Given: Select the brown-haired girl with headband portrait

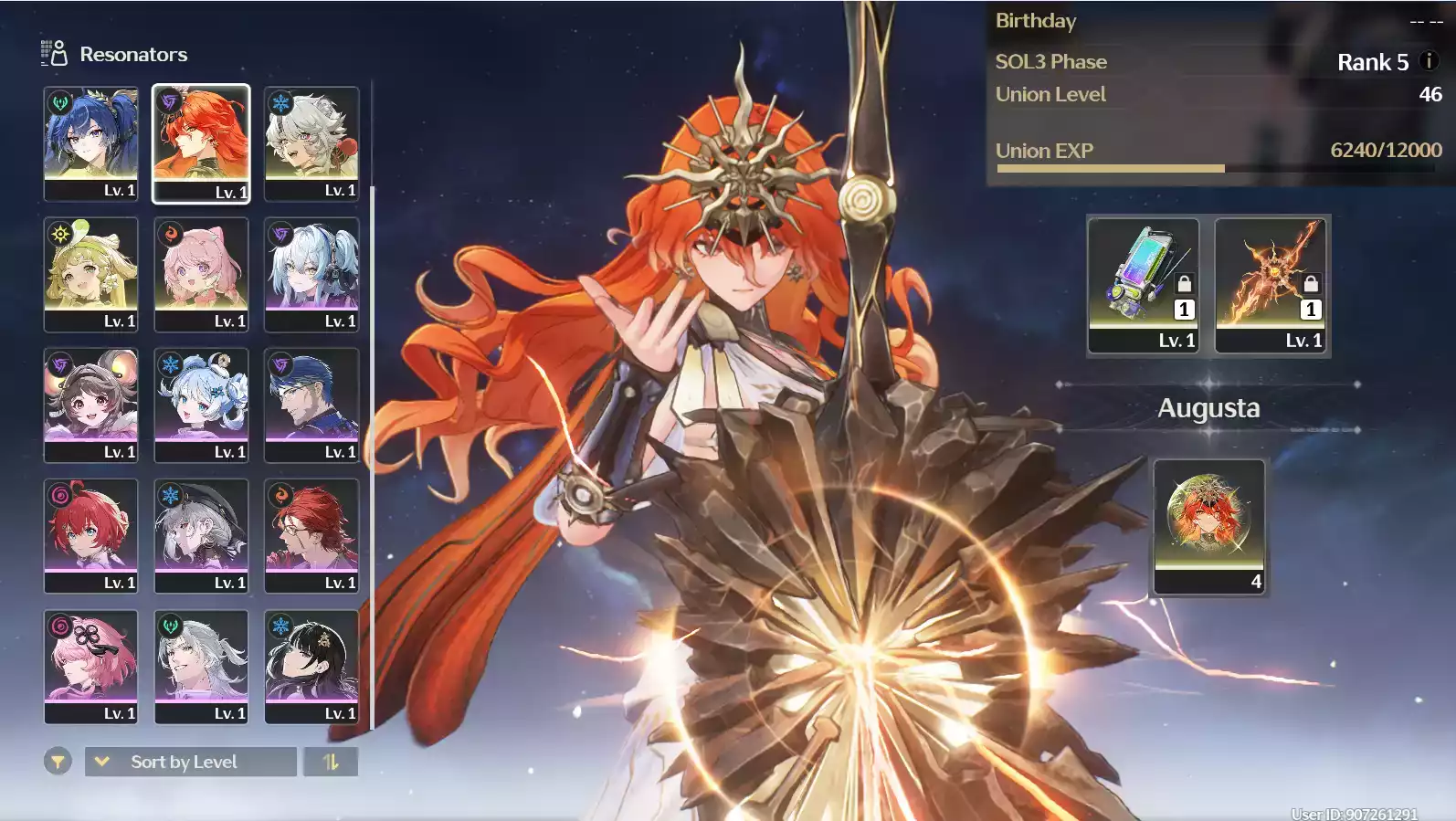Looking at the screenshot, I should pos(90,405).
